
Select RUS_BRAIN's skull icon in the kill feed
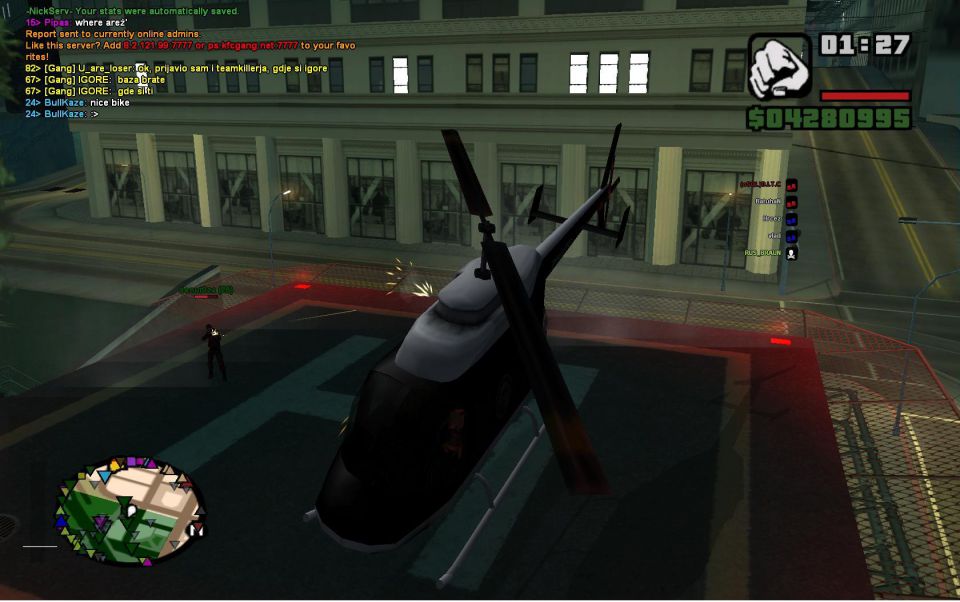(792, 254)
